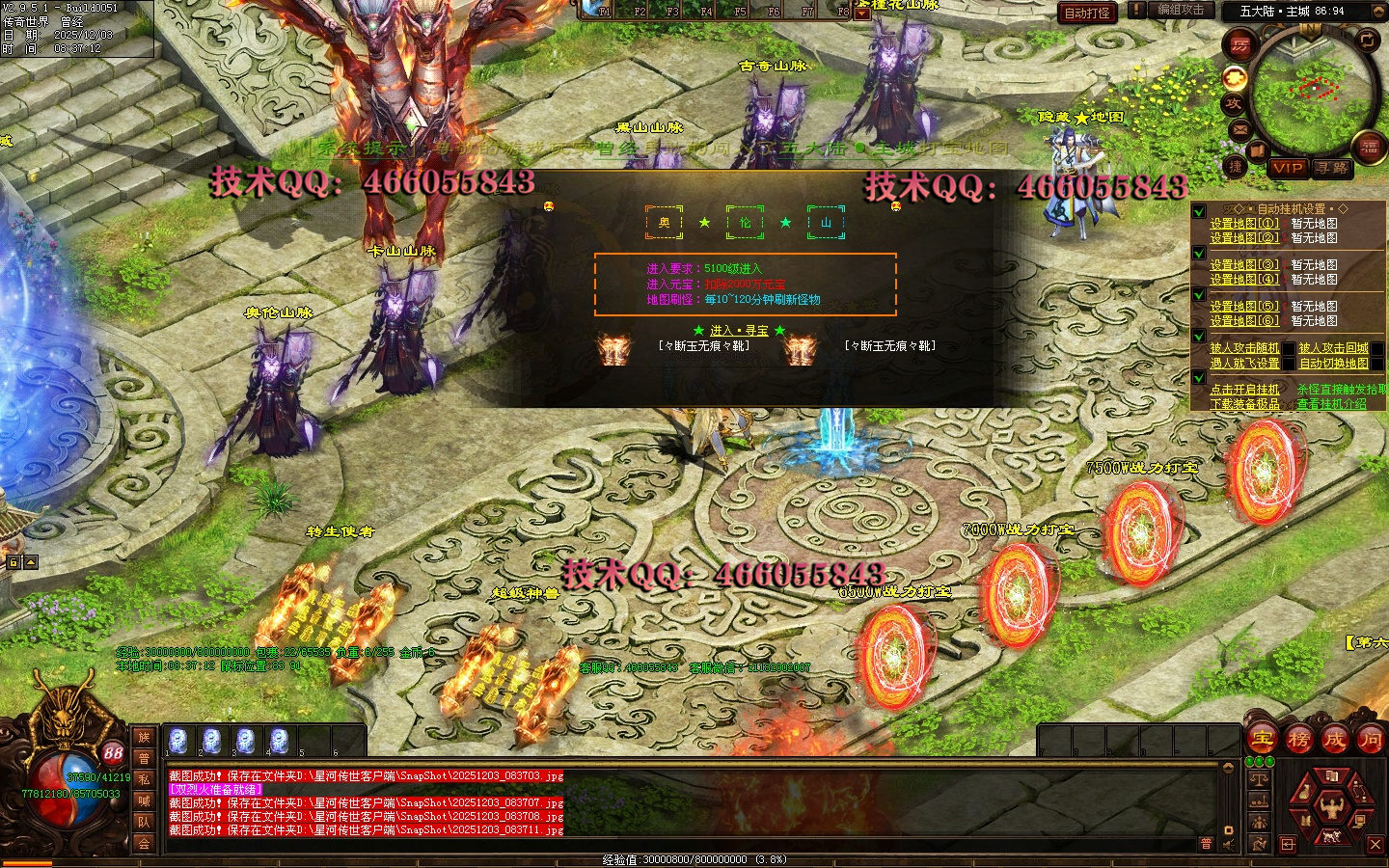This screenshot has width=1389, height=868.
Task: Toggle the 自动打怪 auto-fight button
Action: click(1087, 13)
